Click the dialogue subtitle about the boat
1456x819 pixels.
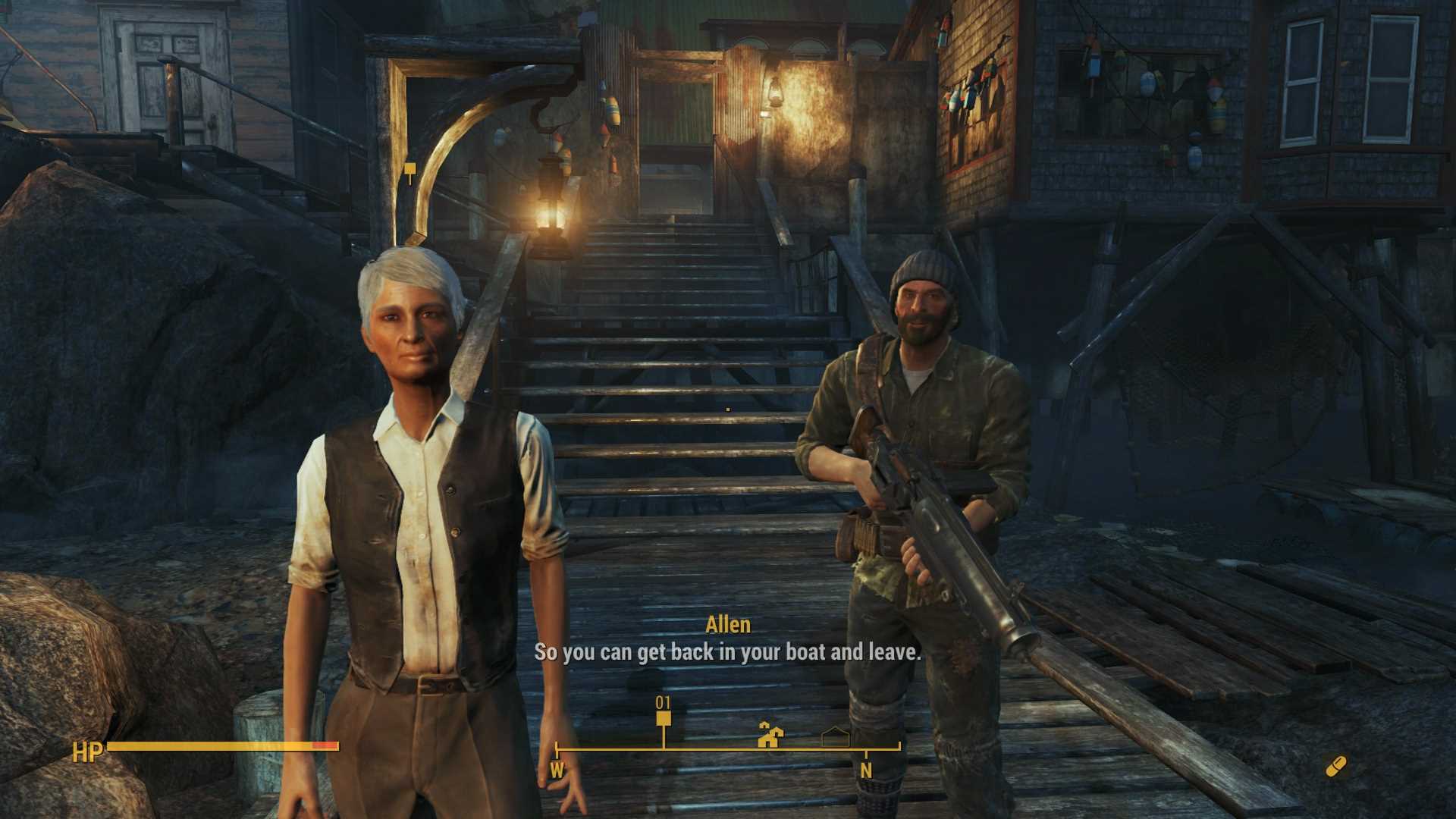pos(728,651)
